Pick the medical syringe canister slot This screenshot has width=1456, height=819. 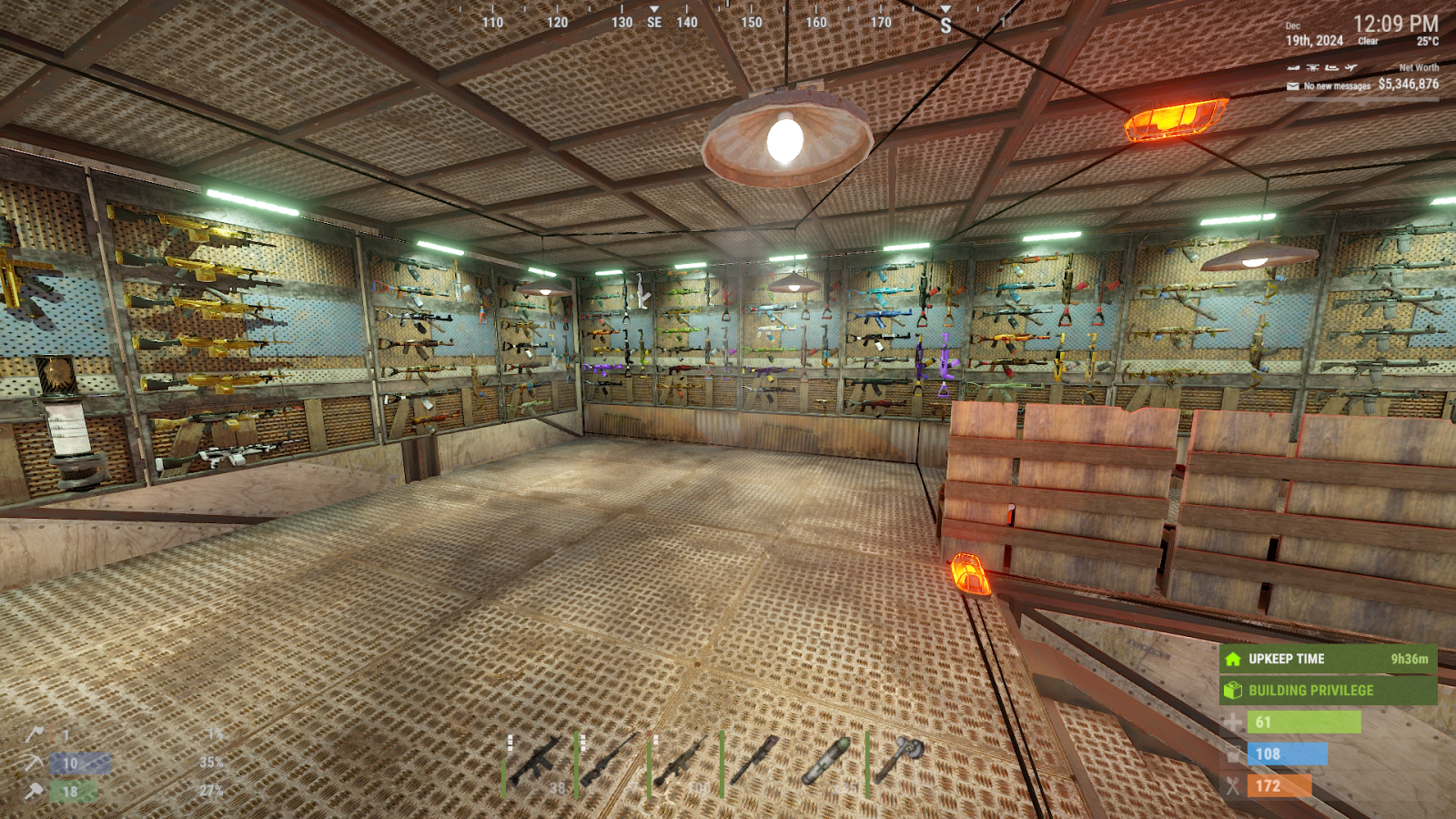[x=826, y=763]
